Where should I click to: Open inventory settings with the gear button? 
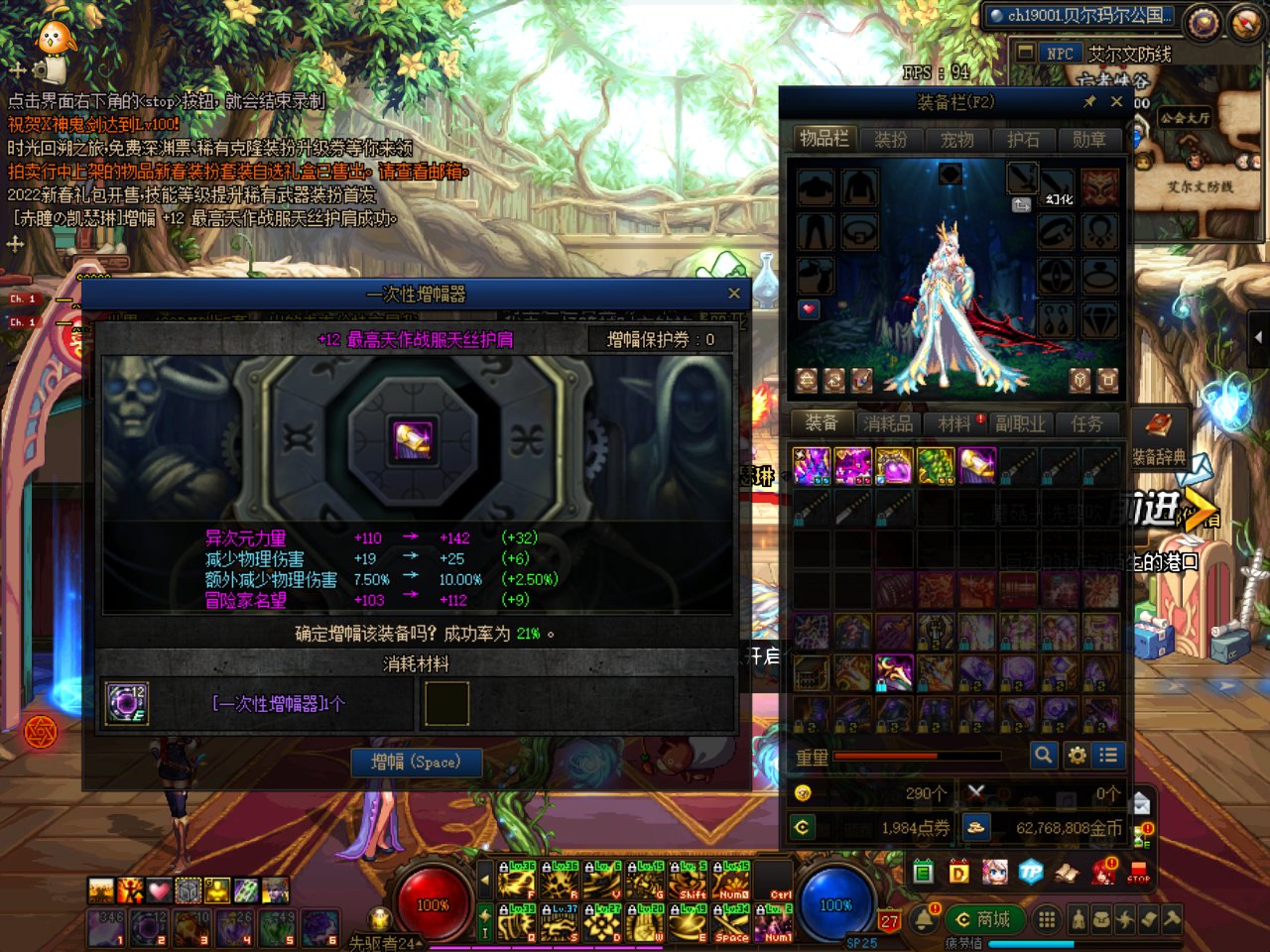pyautogui.click(x=1077, y=756)
